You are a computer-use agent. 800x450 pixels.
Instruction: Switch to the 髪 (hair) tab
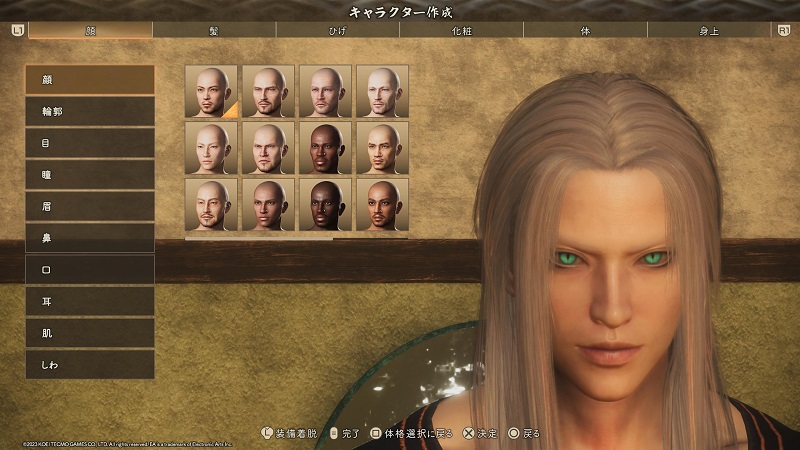tap(215, 30)
